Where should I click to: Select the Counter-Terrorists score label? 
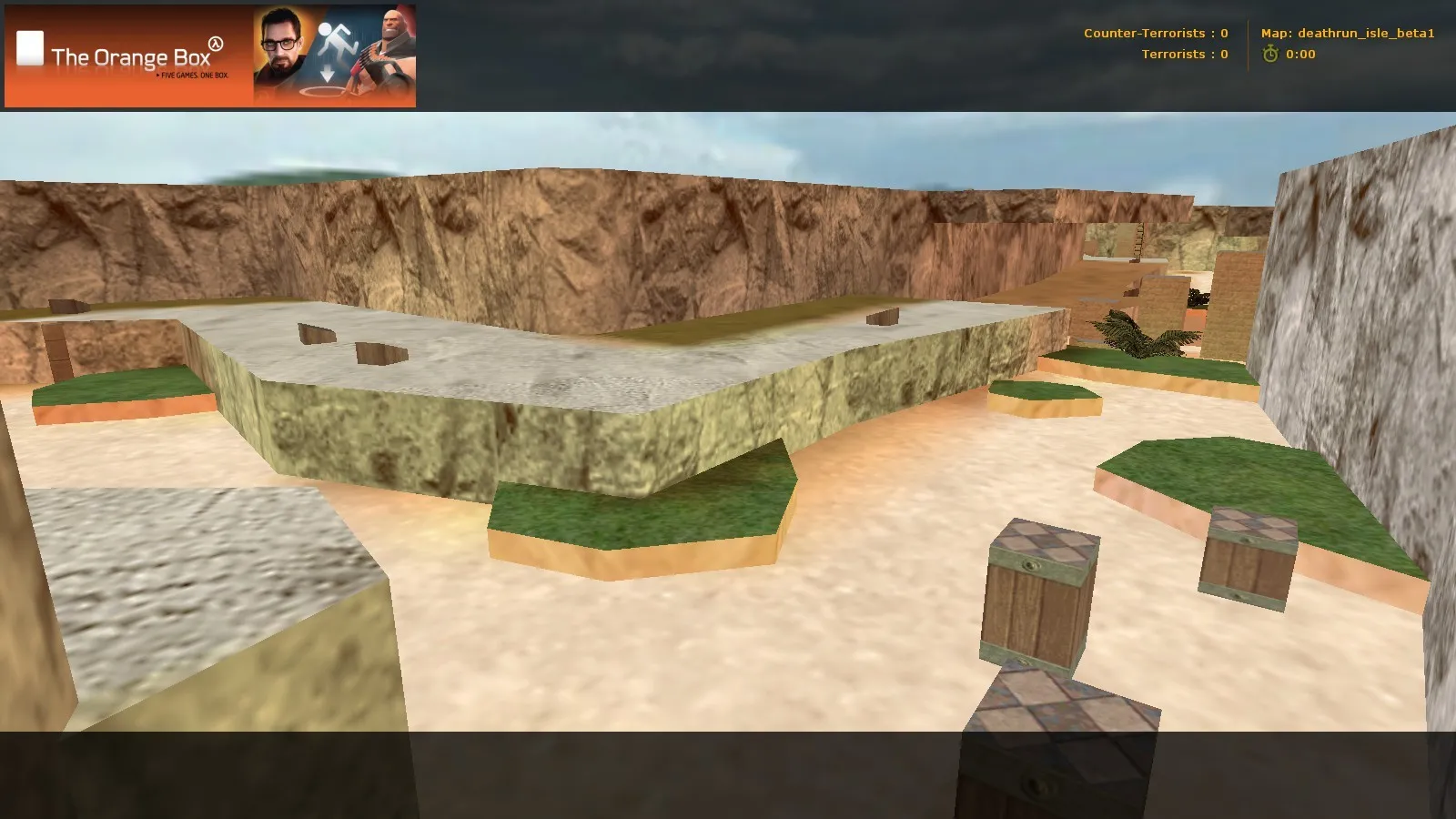point(1145,34)
